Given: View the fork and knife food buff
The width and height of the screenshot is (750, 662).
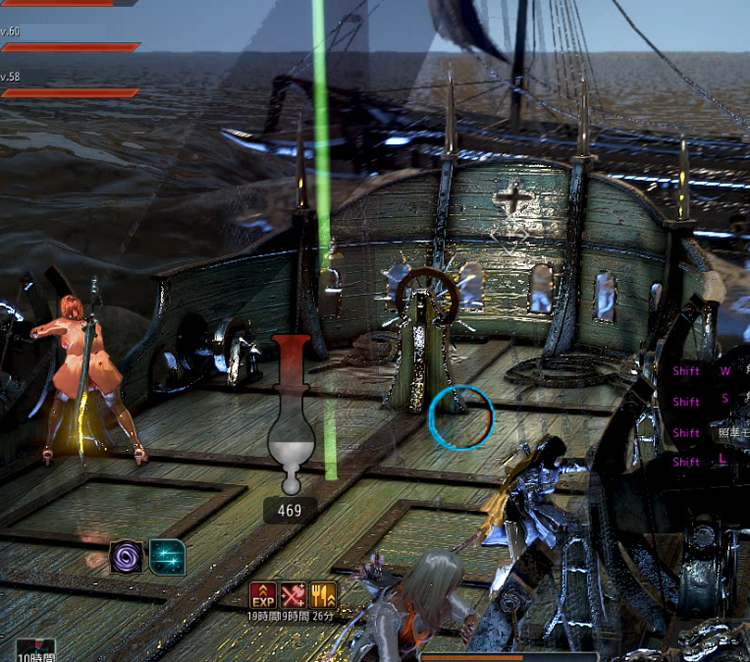Looking at the screenshot, I should [x=323, y=596].
